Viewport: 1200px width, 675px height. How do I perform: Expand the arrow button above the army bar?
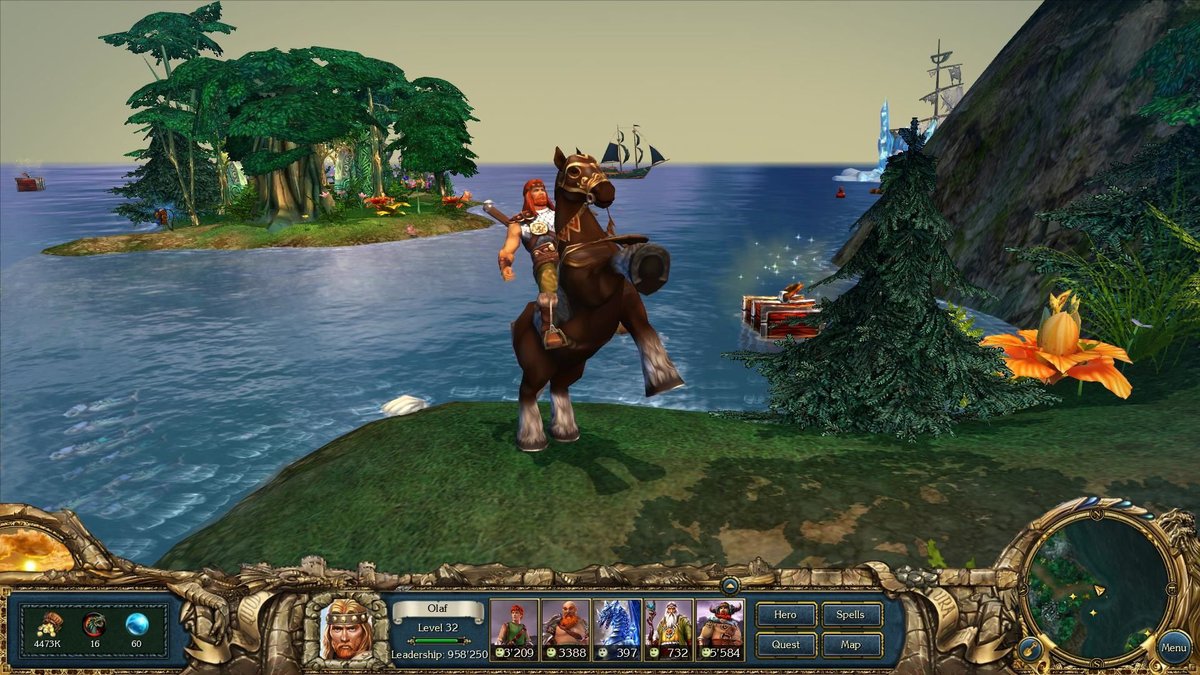pyautogui.click(x=730, y=585)
